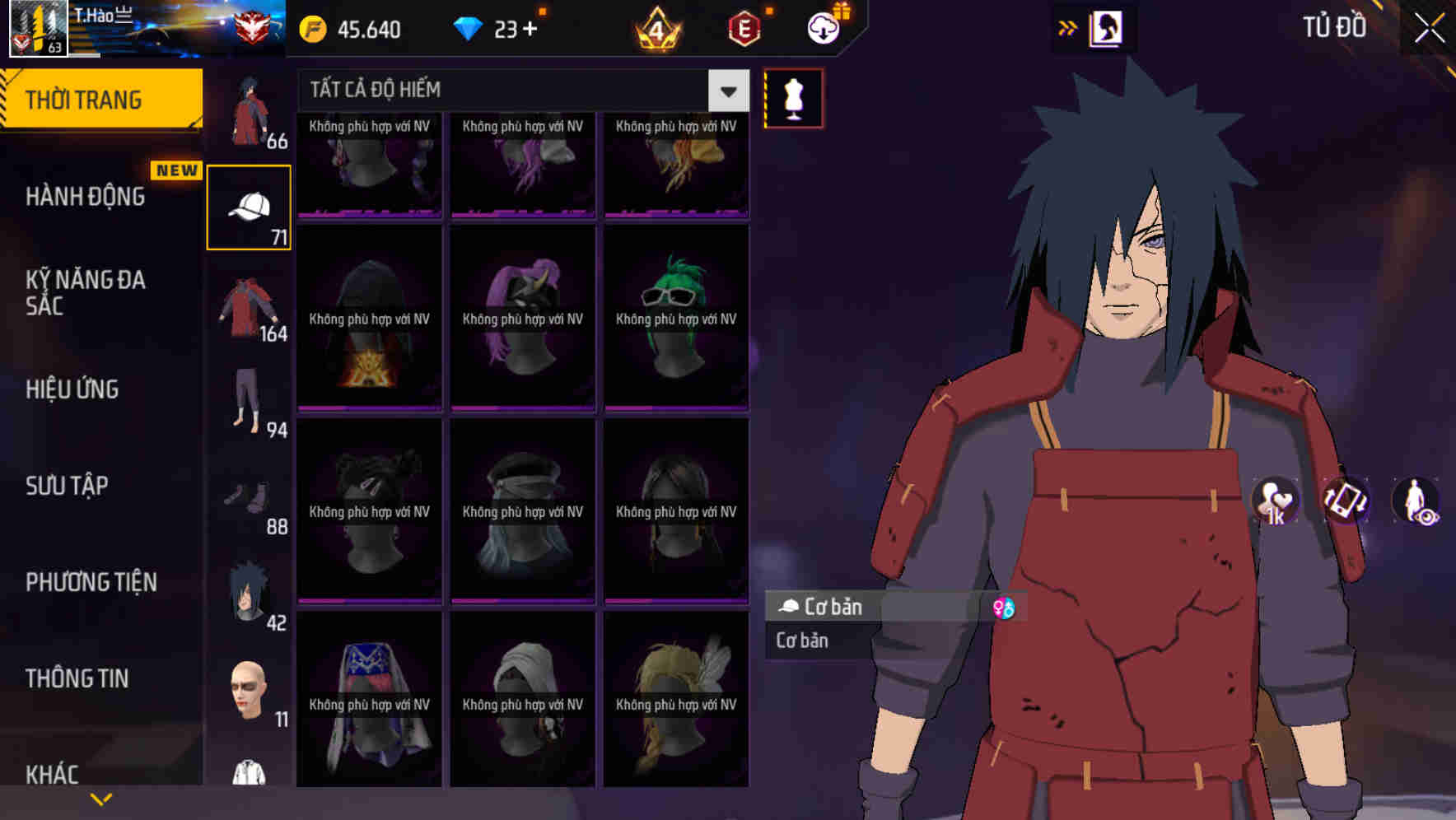Click the cloud download gift icon

click(x=823, y=27)
